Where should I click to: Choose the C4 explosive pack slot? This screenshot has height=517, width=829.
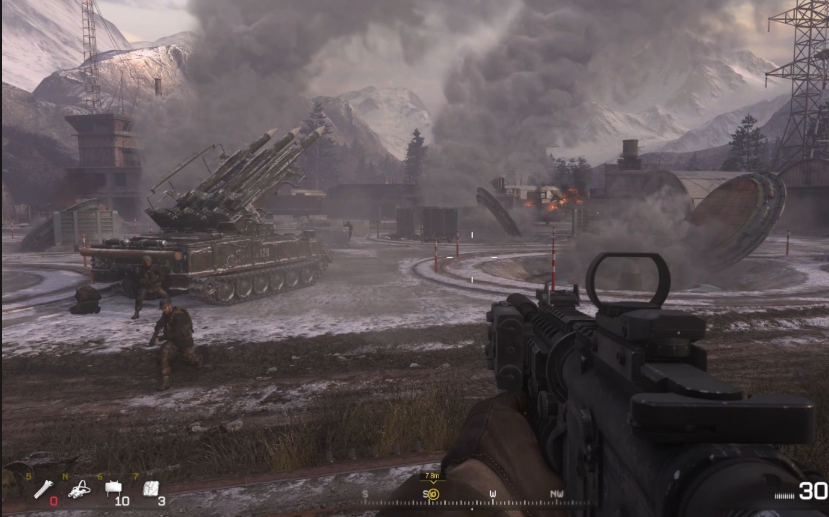151,488
